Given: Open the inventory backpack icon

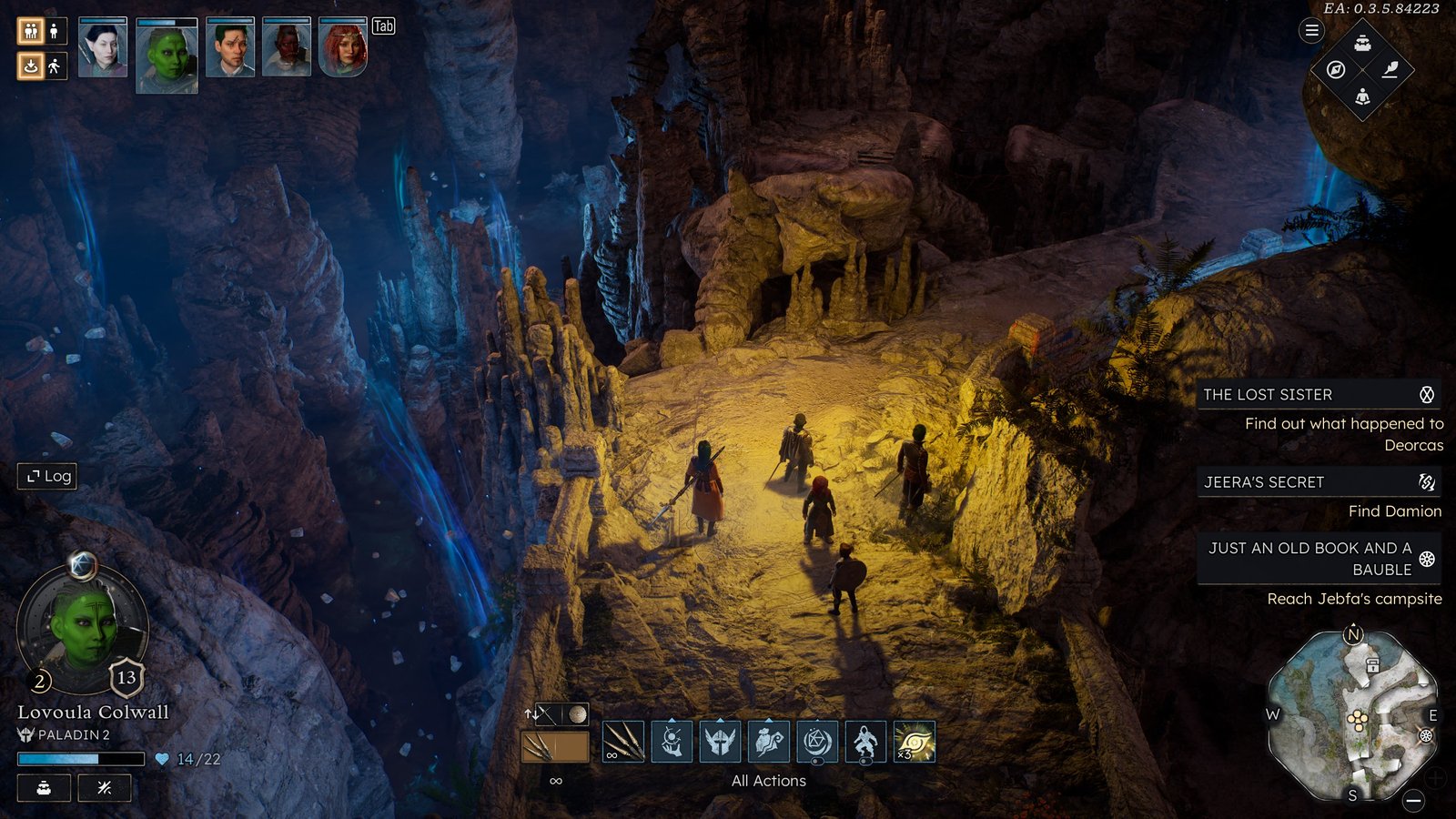Looking at the screenshot, I should tap(1362, 43).
